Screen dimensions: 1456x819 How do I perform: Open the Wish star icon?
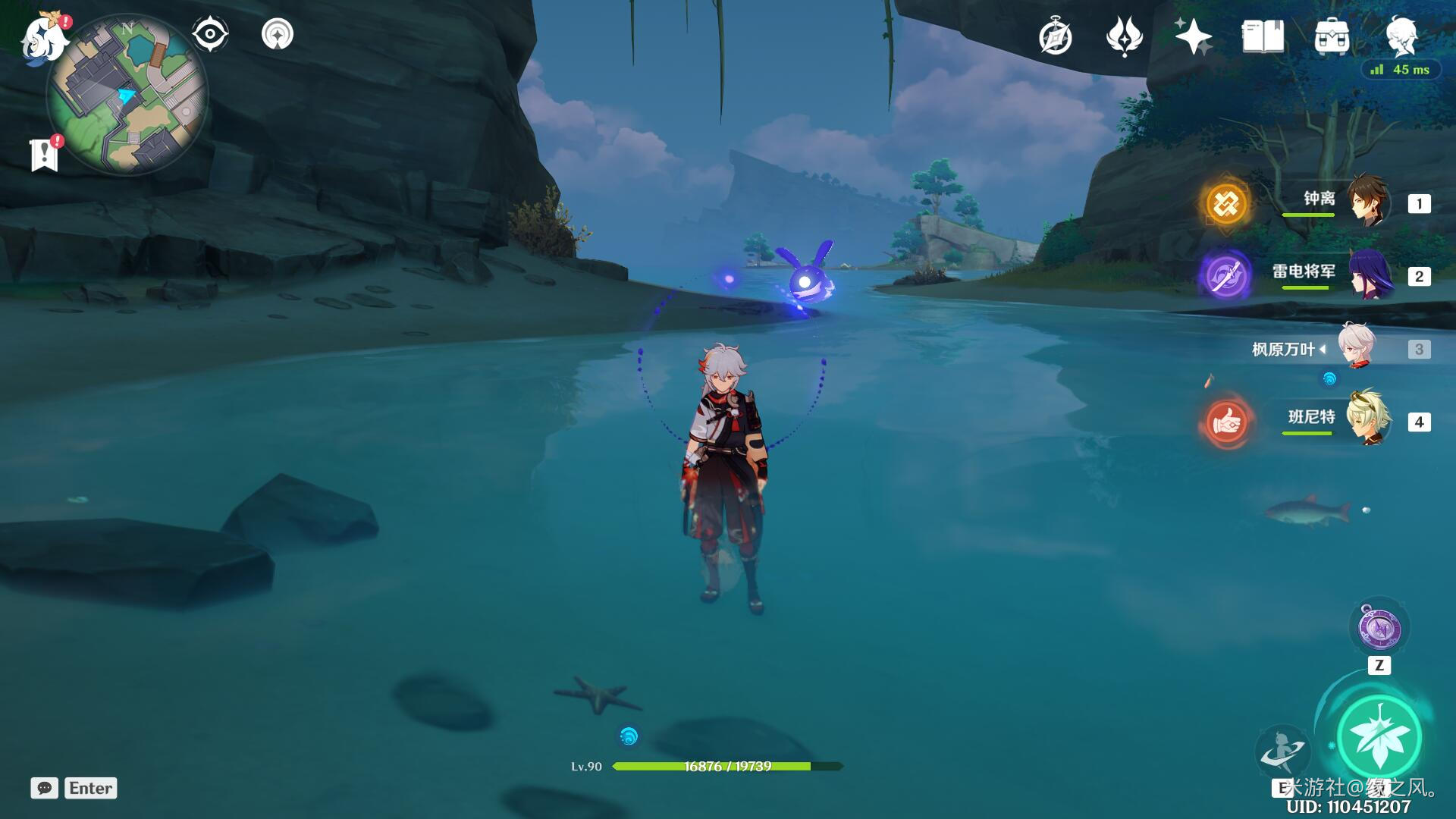pyautogui.click(x=1193, y=36)
